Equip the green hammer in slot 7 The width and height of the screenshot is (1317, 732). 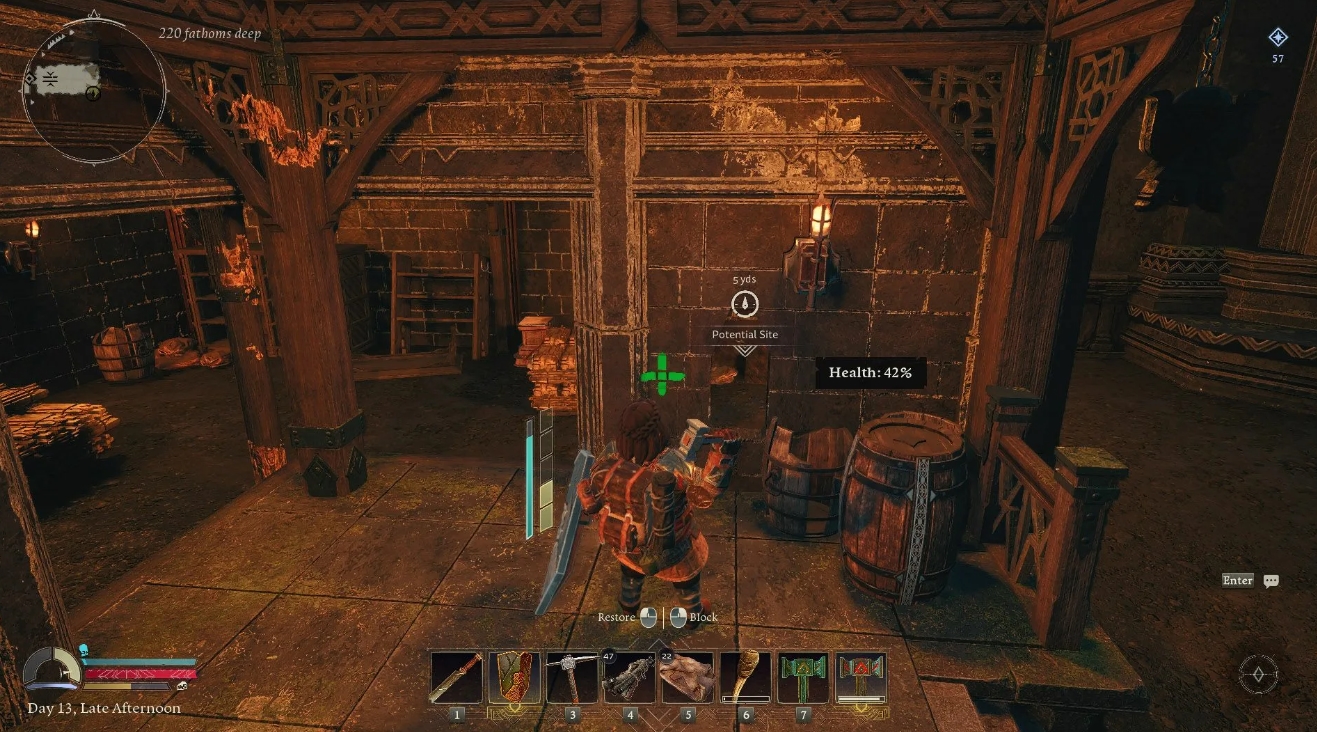pos(803,677)
